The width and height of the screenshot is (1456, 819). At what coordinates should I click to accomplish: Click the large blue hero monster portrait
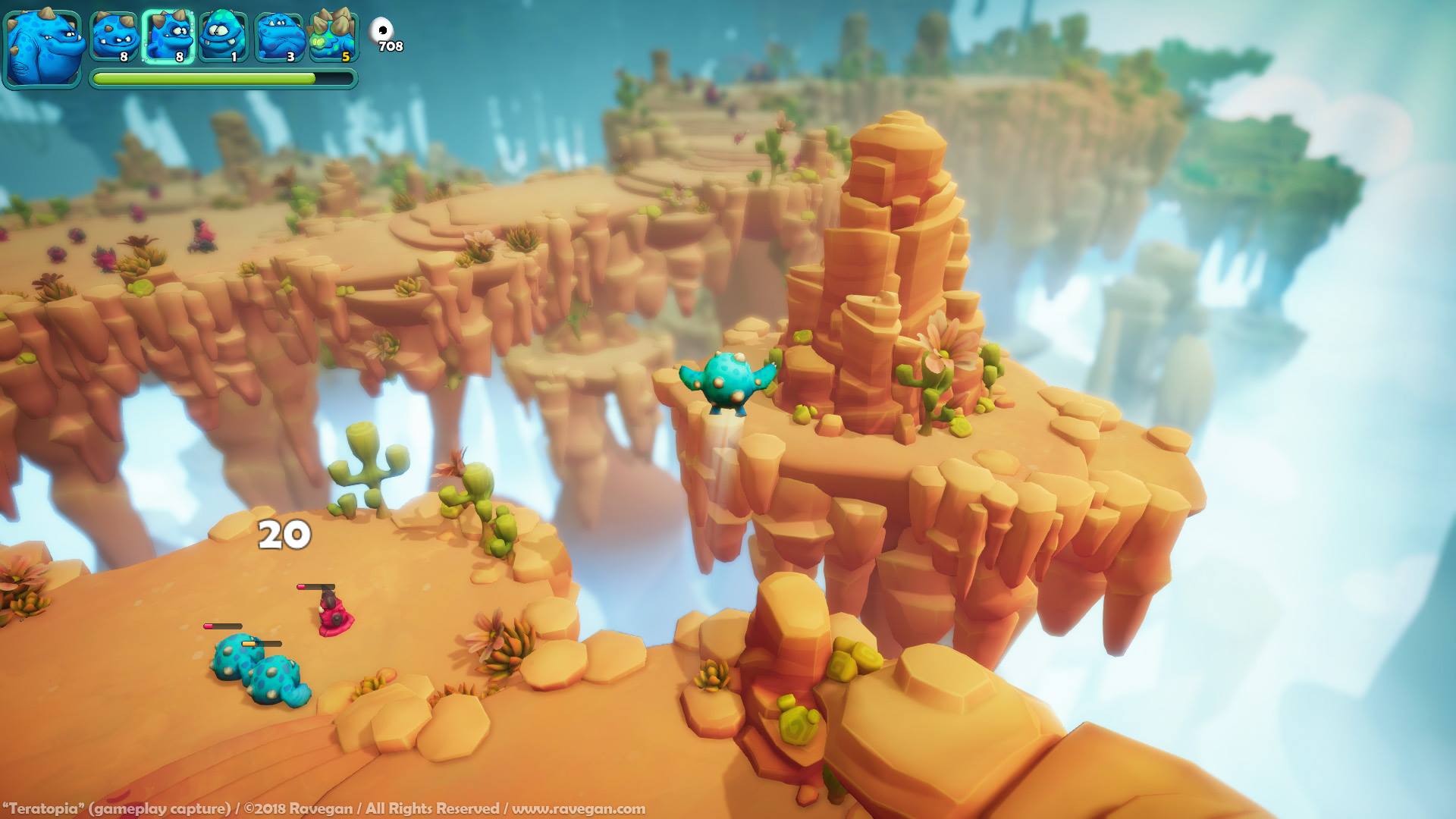pos(42,49)
